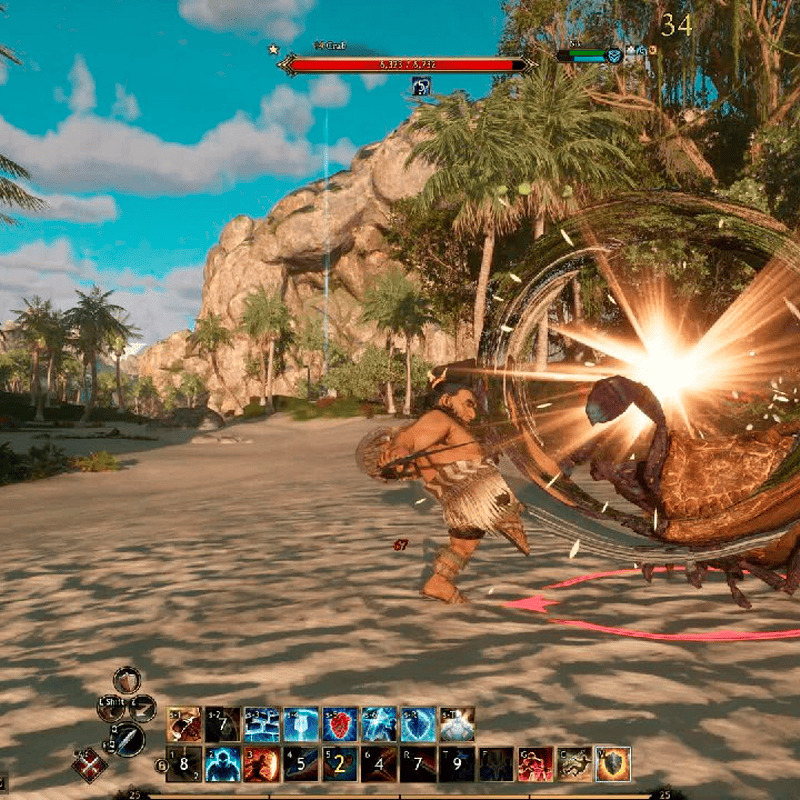Select the blue glowing figure skill in slot 2
800x800 pixels.
point(222,764)
